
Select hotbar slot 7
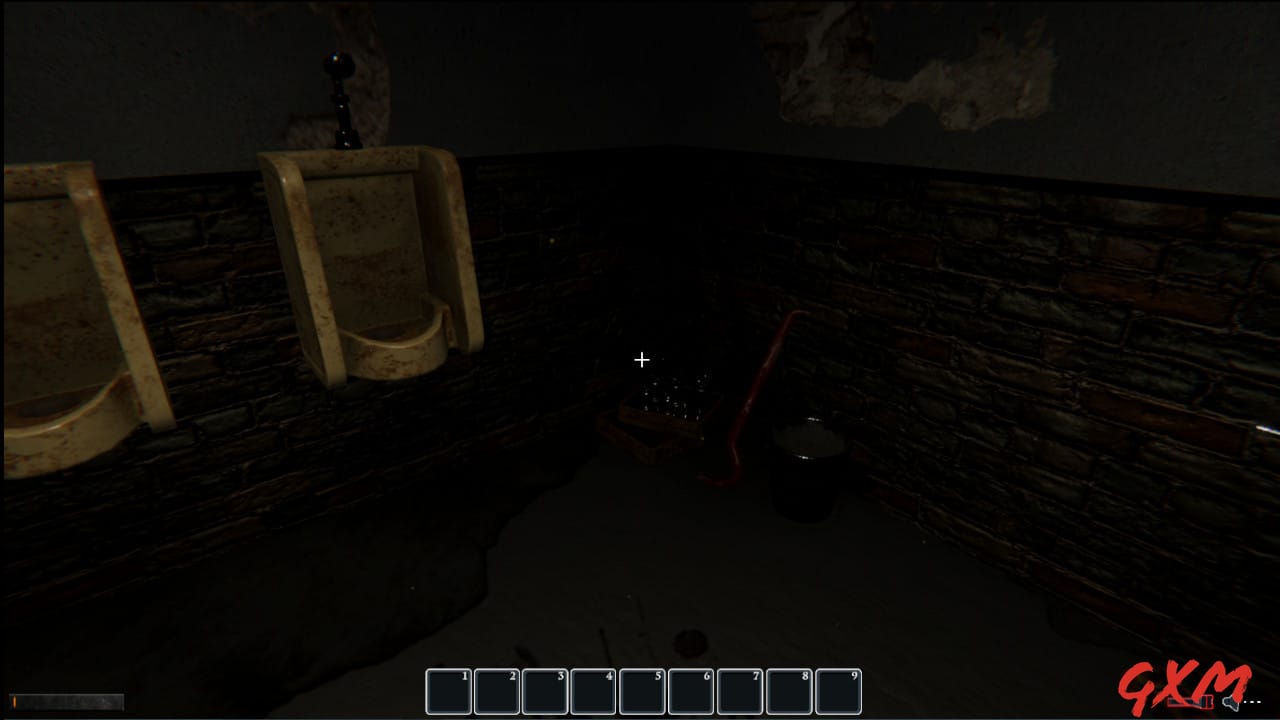740,690
